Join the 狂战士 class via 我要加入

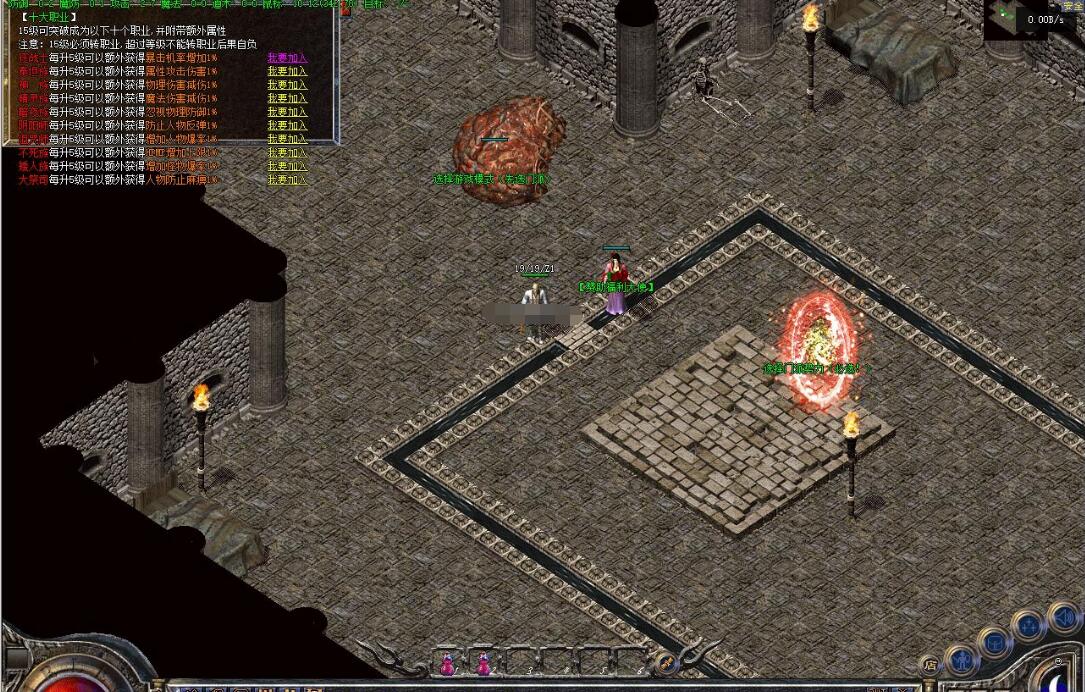287,58
